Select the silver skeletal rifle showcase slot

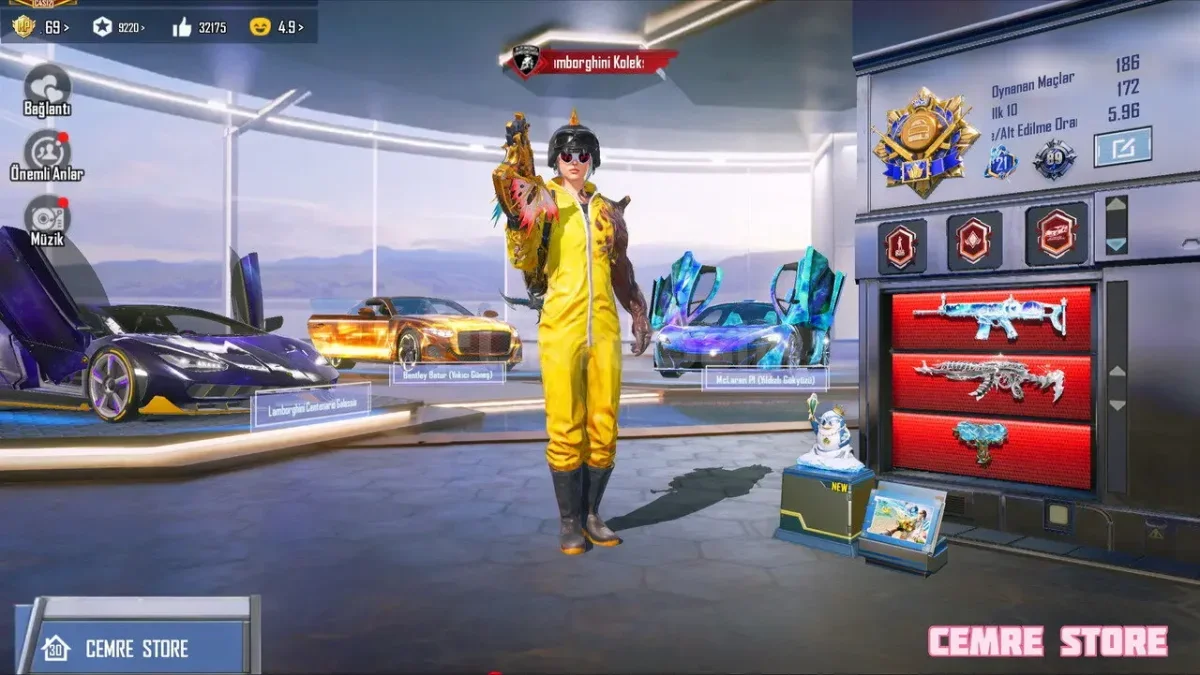pyautogui.click(x=991, y=382)
